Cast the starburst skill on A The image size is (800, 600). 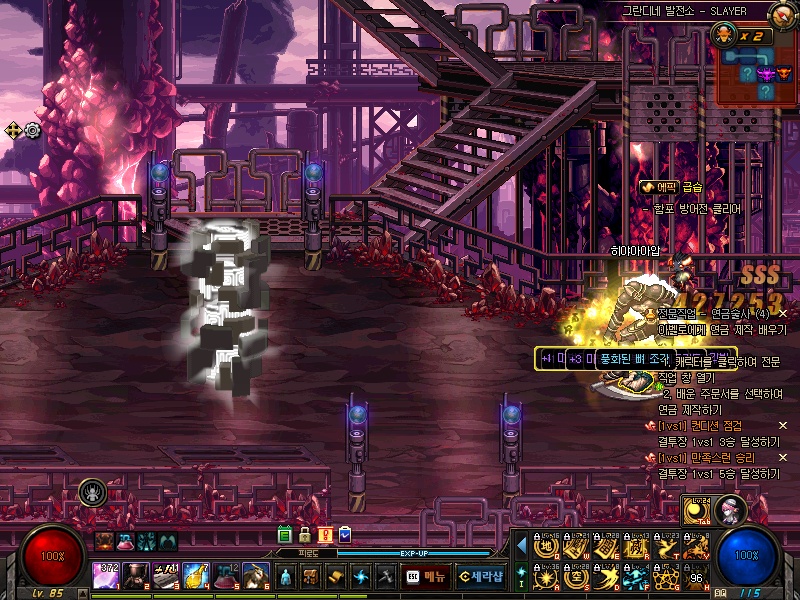(545, 577)
